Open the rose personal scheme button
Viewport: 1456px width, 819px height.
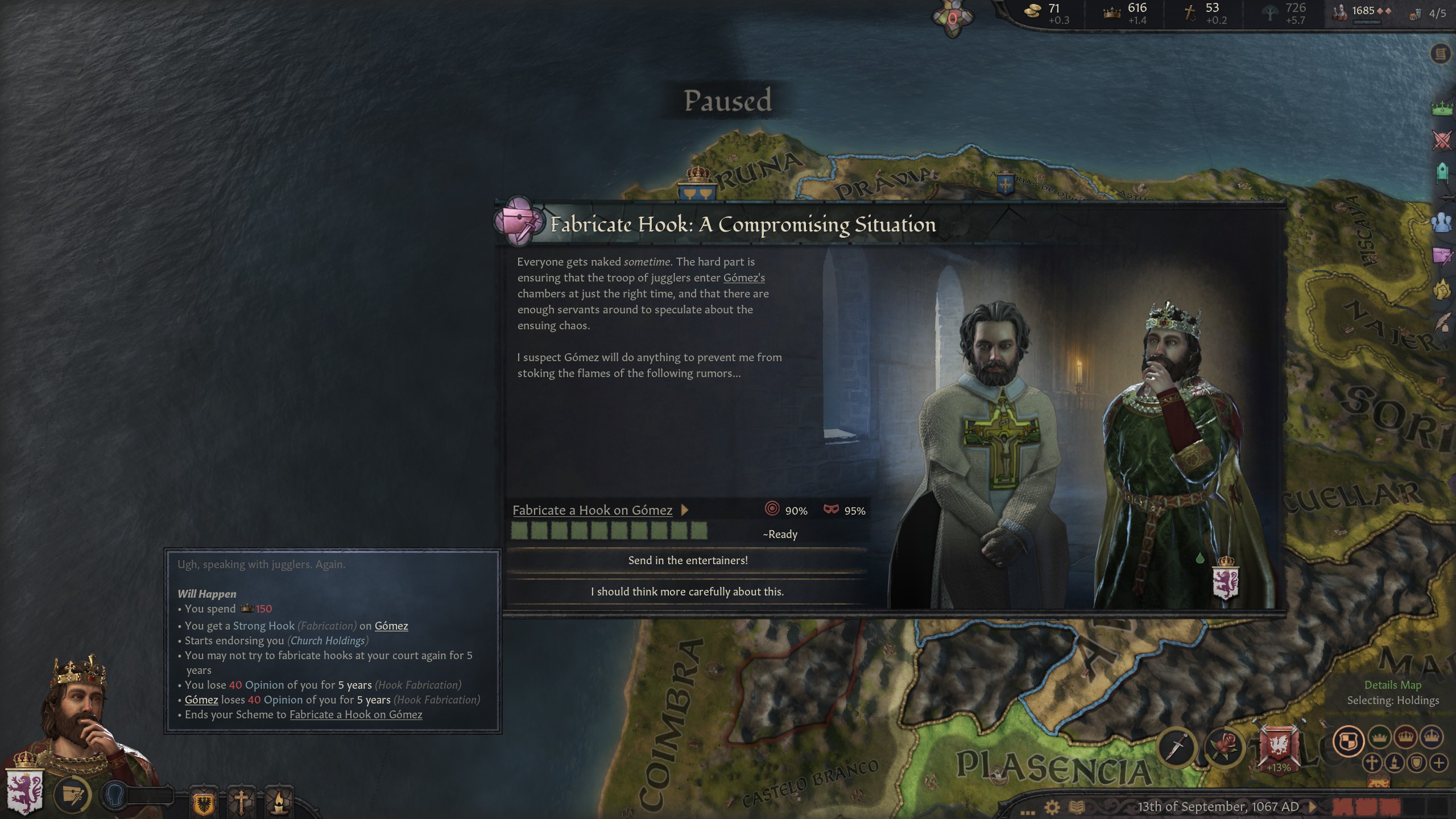tap(1225, 747)
